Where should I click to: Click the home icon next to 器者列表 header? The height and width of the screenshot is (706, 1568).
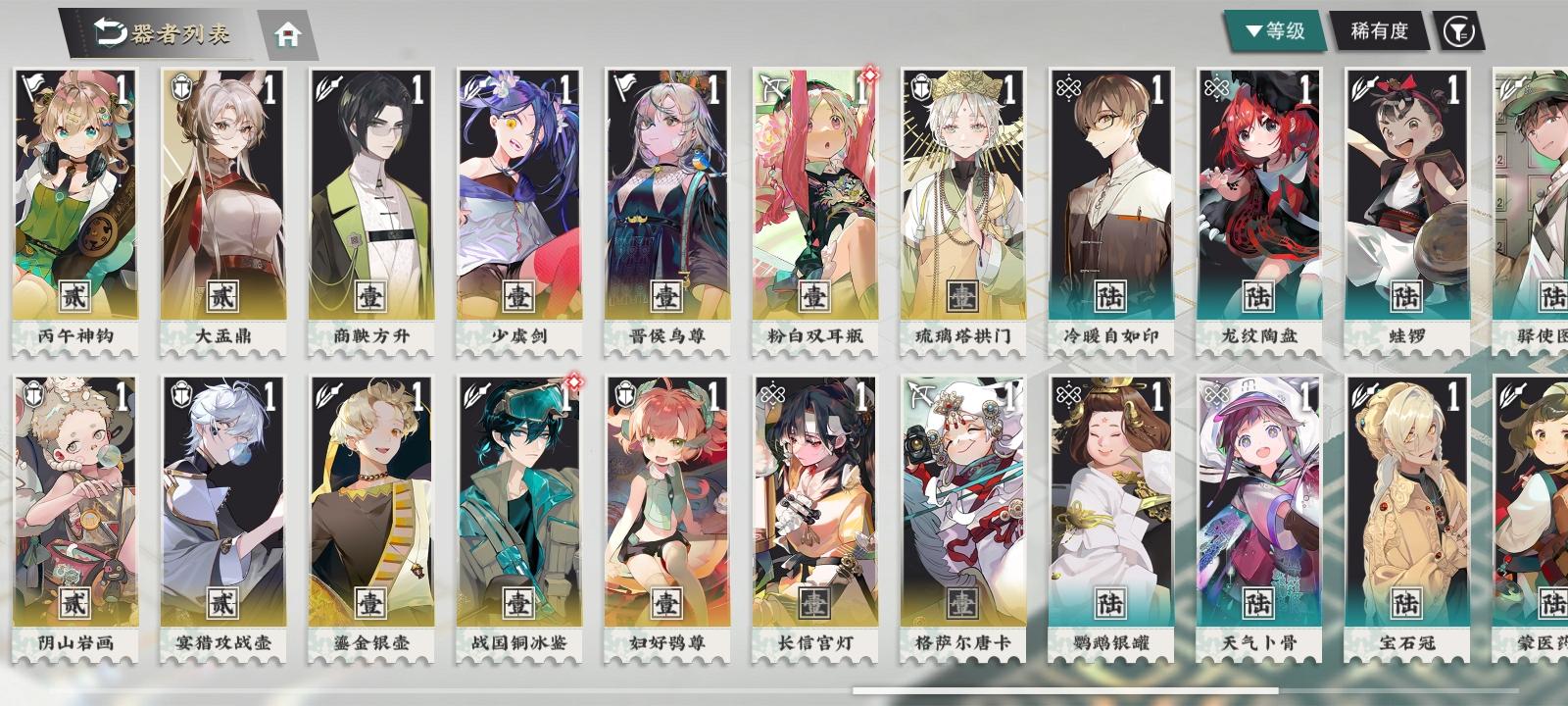286,32
